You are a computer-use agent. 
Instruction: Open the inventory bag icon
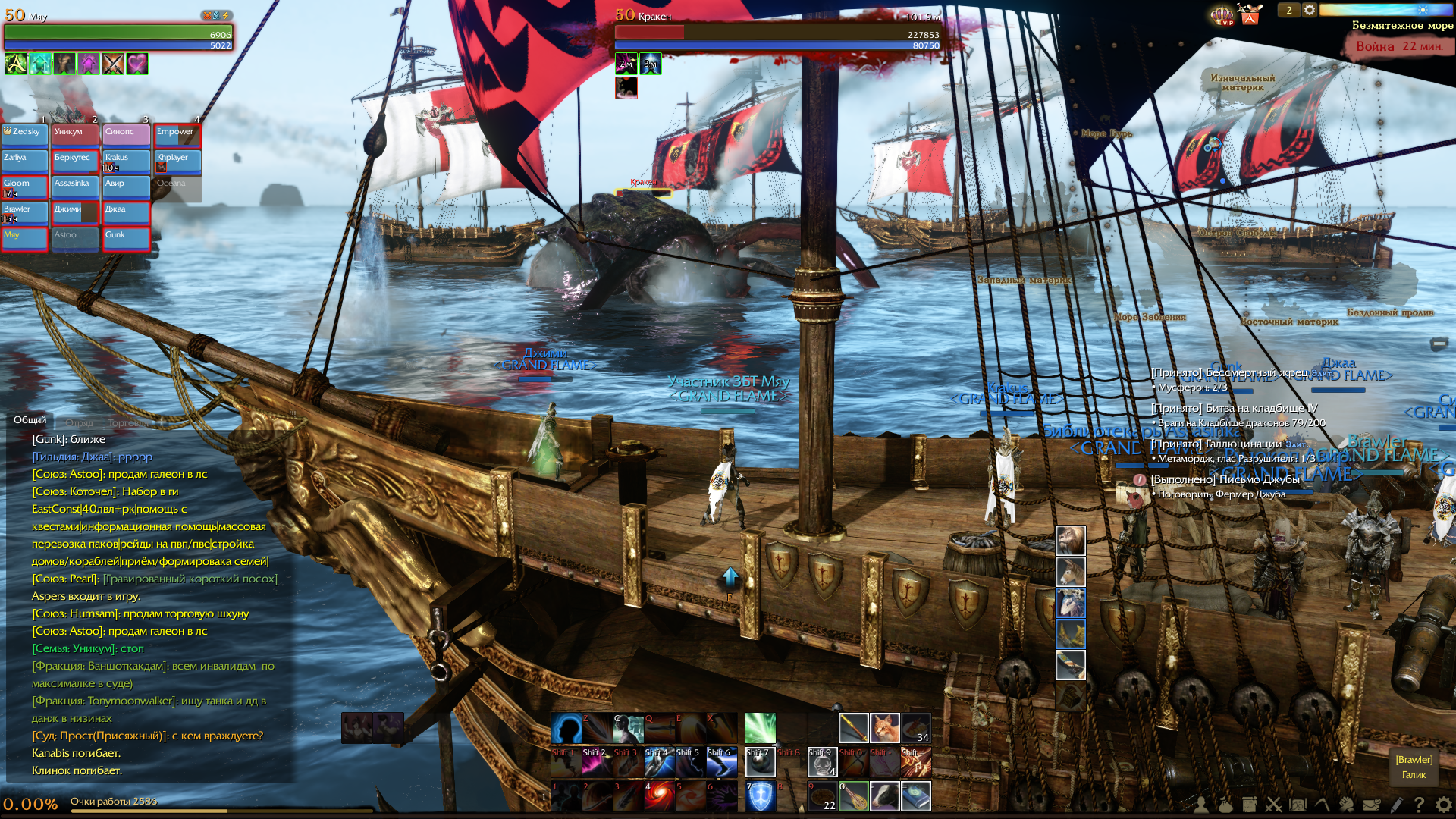1225,805
